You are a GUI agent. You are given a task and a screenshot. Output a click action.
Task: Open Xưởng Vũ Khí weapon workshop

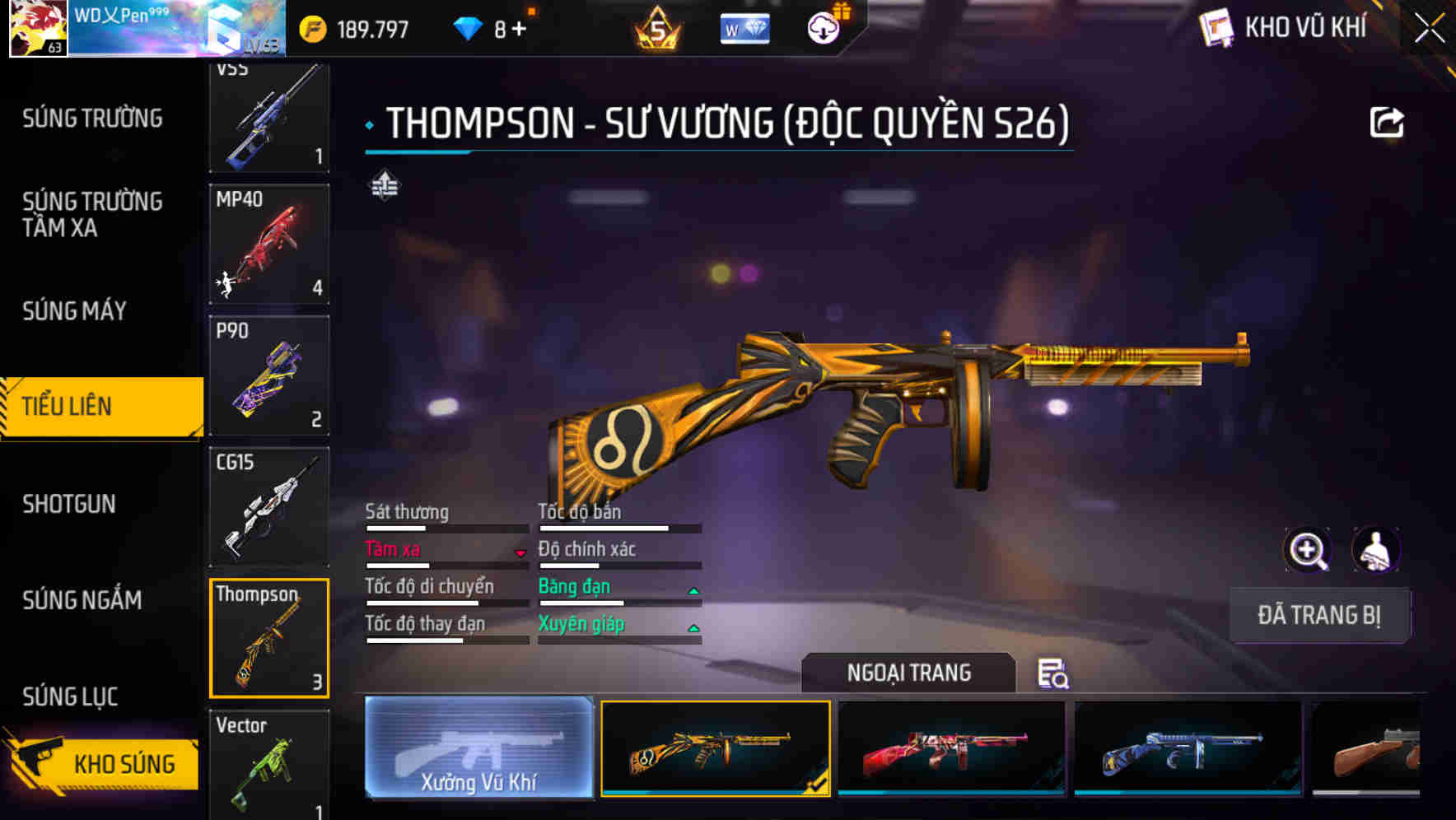tap(479, 749)
